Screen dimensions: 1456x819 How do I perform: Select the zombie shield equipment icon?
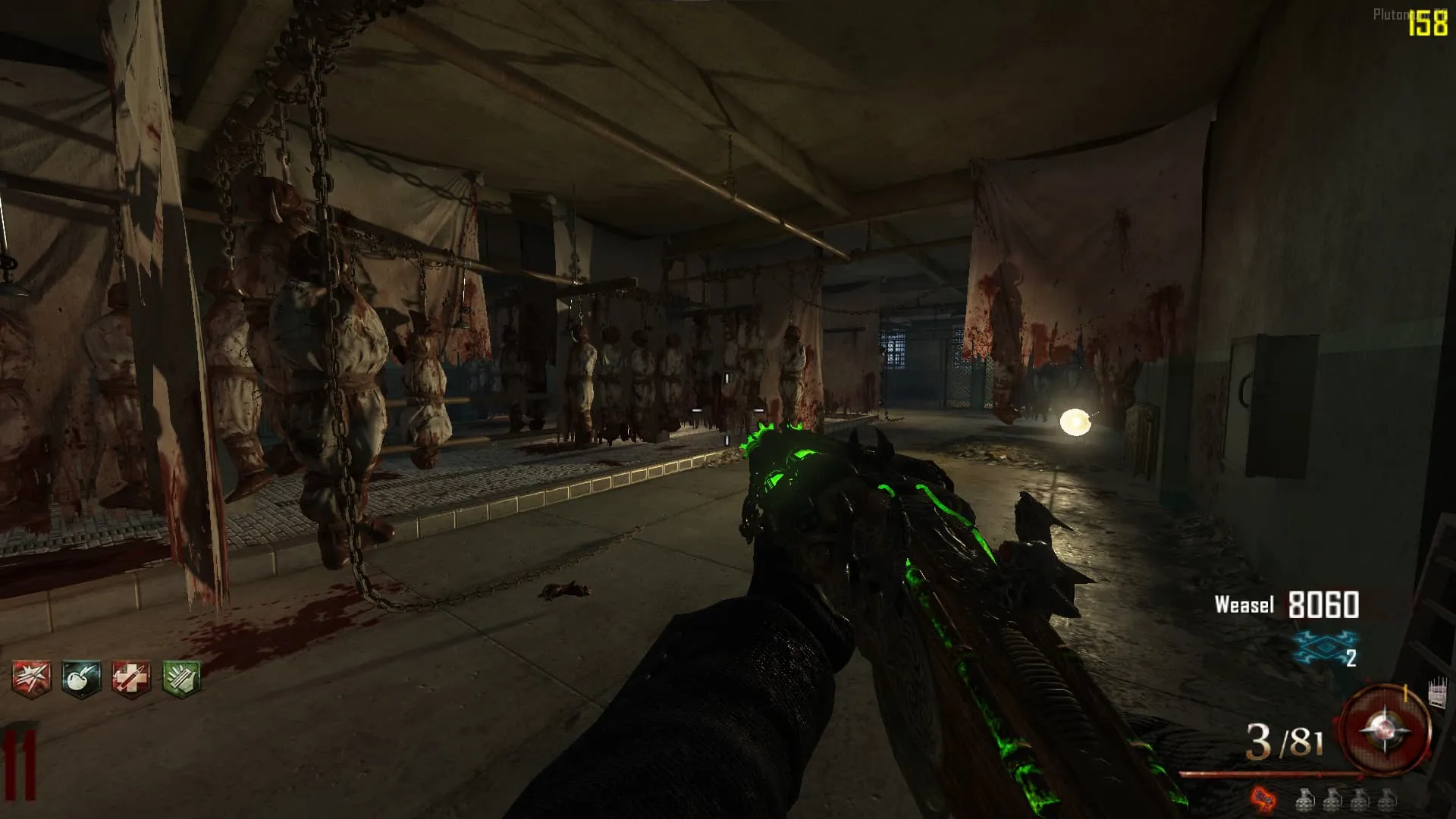(x=1437, y=693)
